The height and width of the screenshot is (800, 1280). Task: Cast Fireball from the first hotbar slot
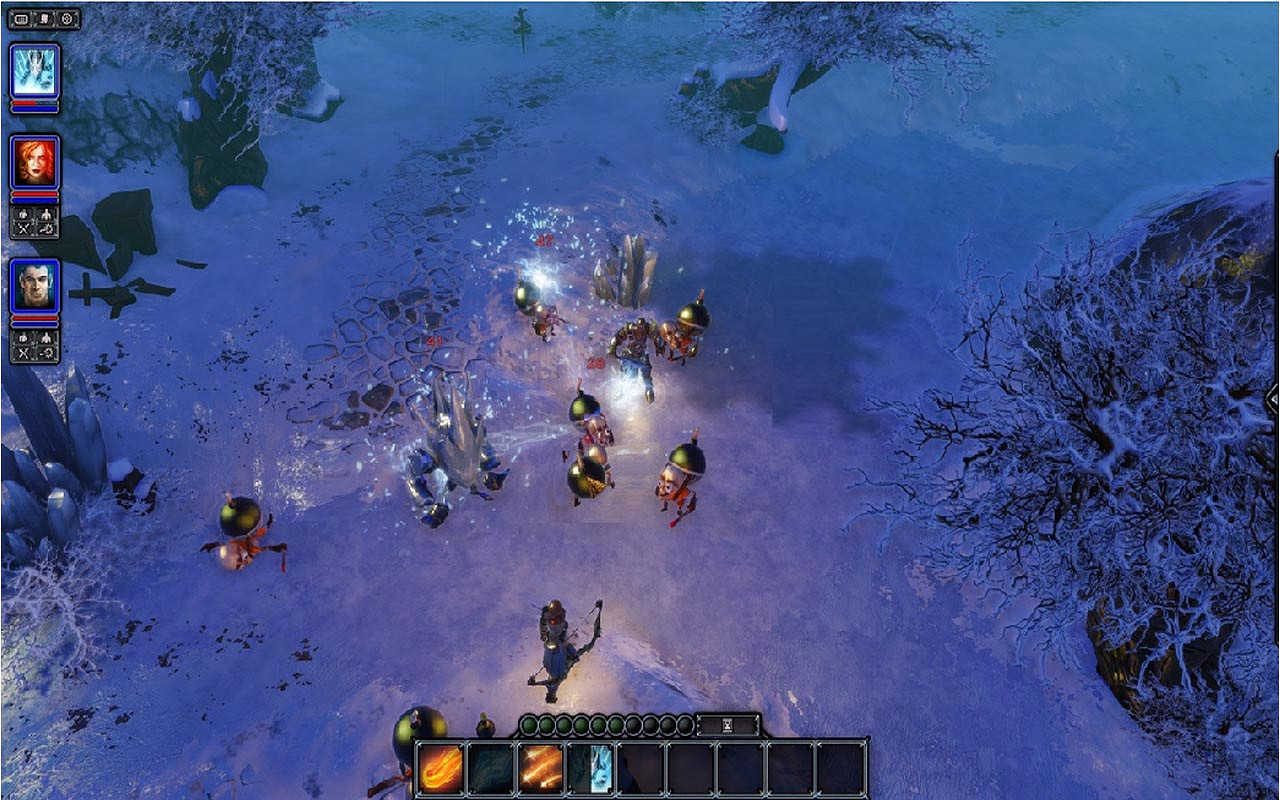440,770
